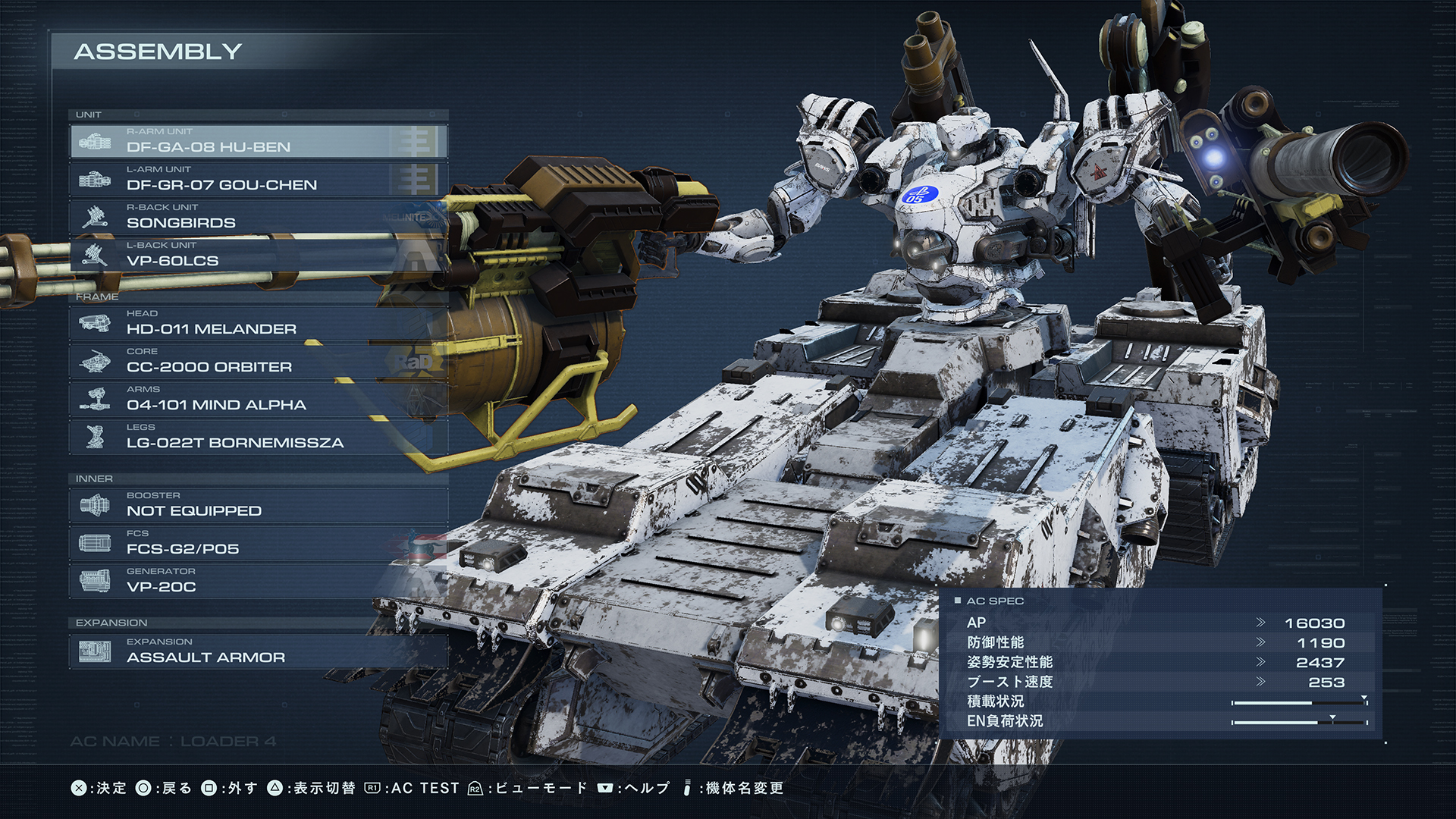Viewport: 1456px width, 819px height.
Task: Open the FCS-G2/P05 slot icon
Action: tap(96, 543)
